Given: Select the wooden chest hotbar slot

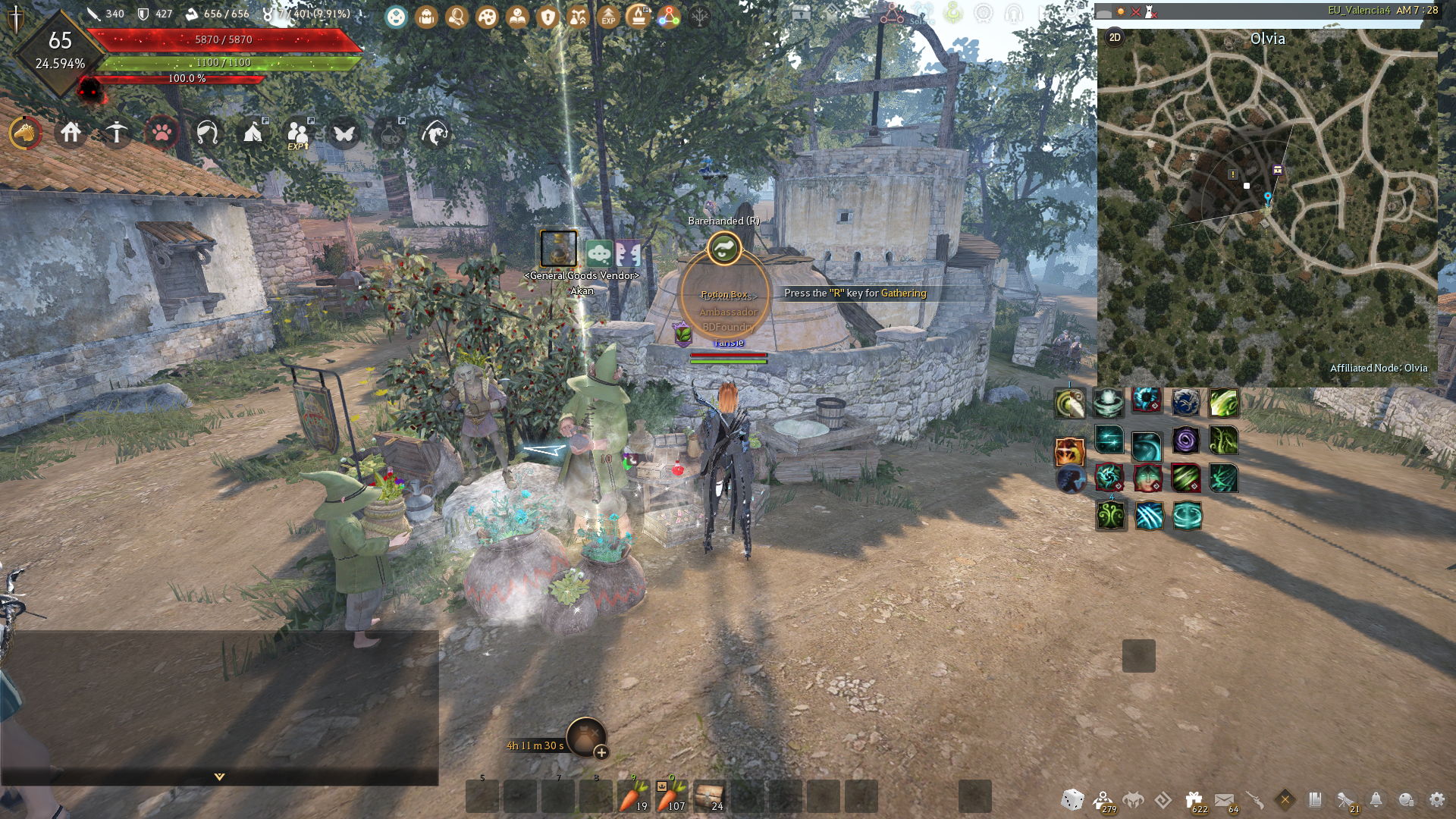Looking at the screenshot, I should (709, 796).
